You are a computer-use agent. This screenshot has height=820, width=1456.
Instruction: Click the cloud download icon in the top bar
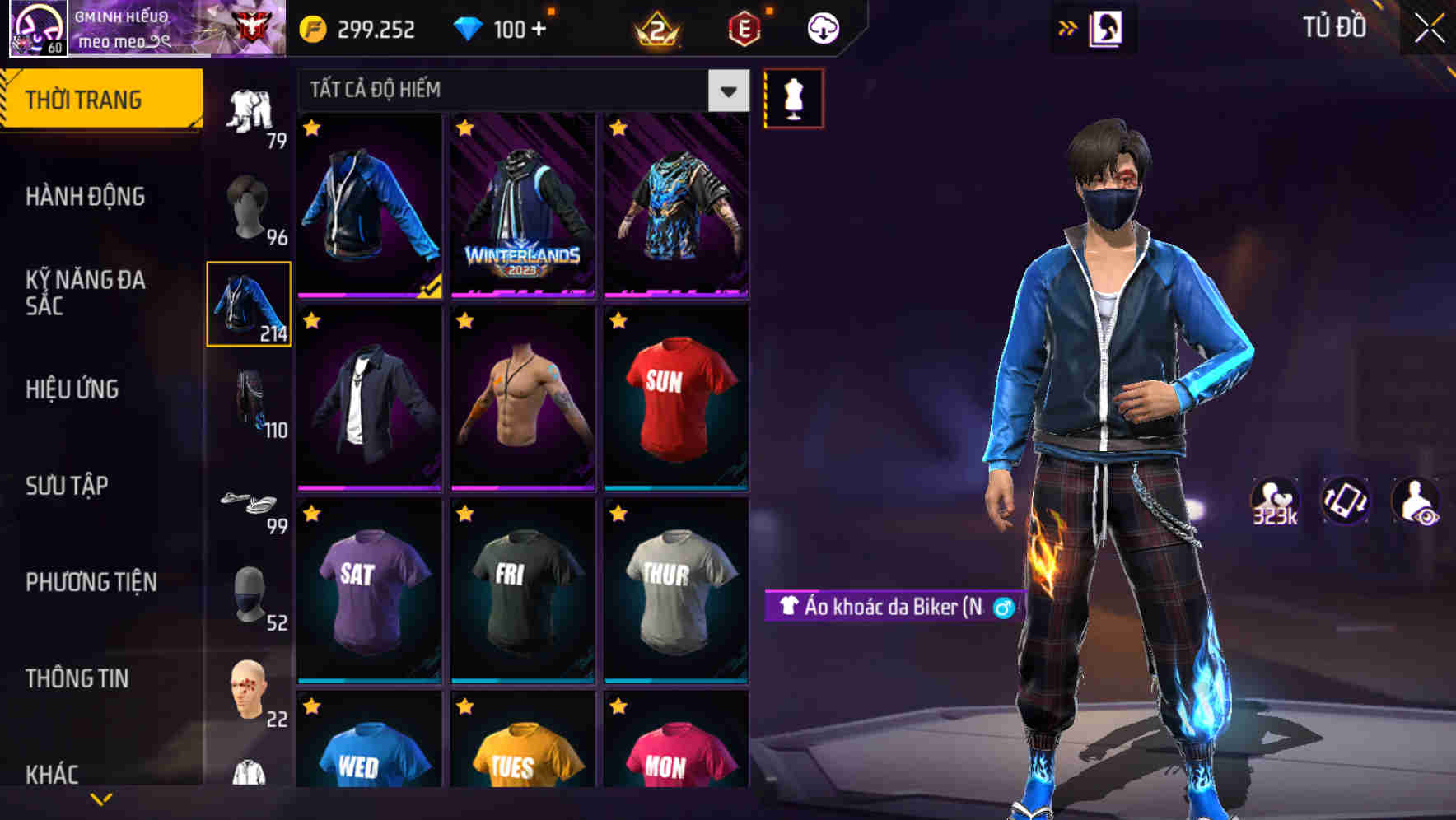(823, 27)
